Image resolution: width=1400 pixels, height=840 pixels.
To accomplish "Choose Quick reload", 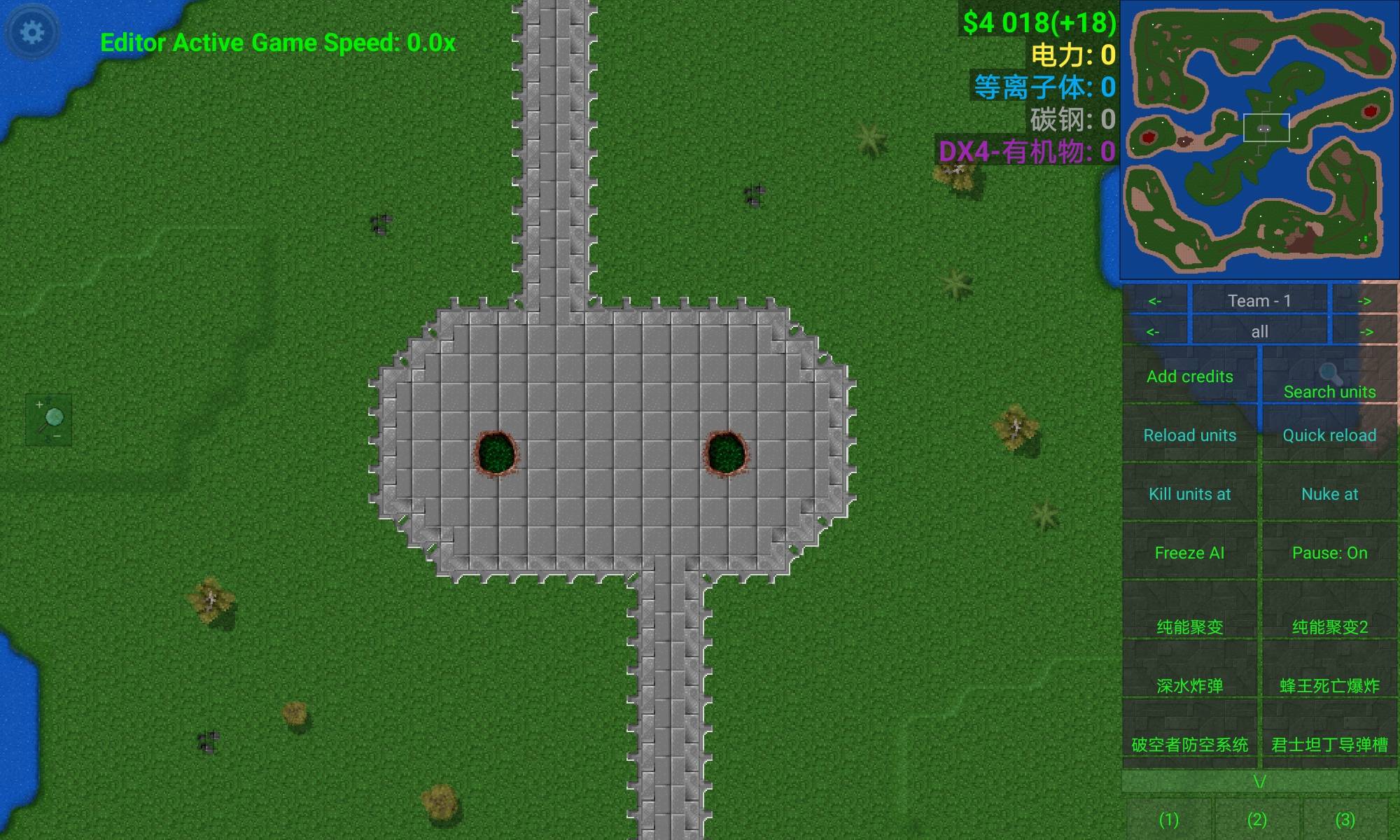I will [x=1329, y=435].
